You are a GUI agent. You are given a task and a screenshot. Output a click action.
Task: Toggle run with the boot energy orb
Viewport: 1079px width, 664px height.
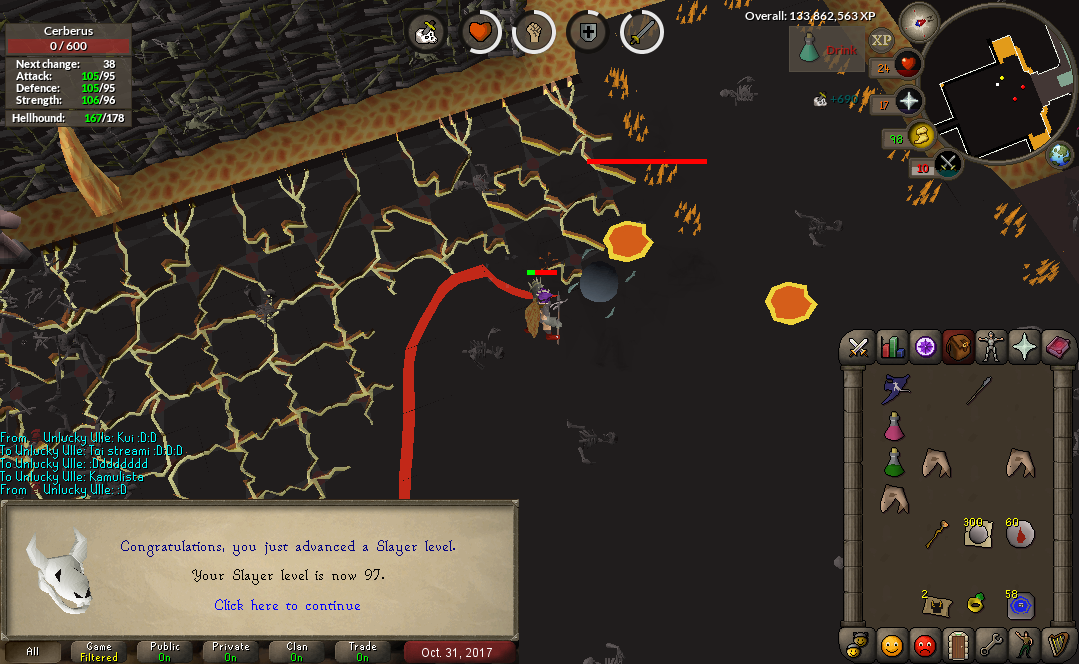pos(919,136)
